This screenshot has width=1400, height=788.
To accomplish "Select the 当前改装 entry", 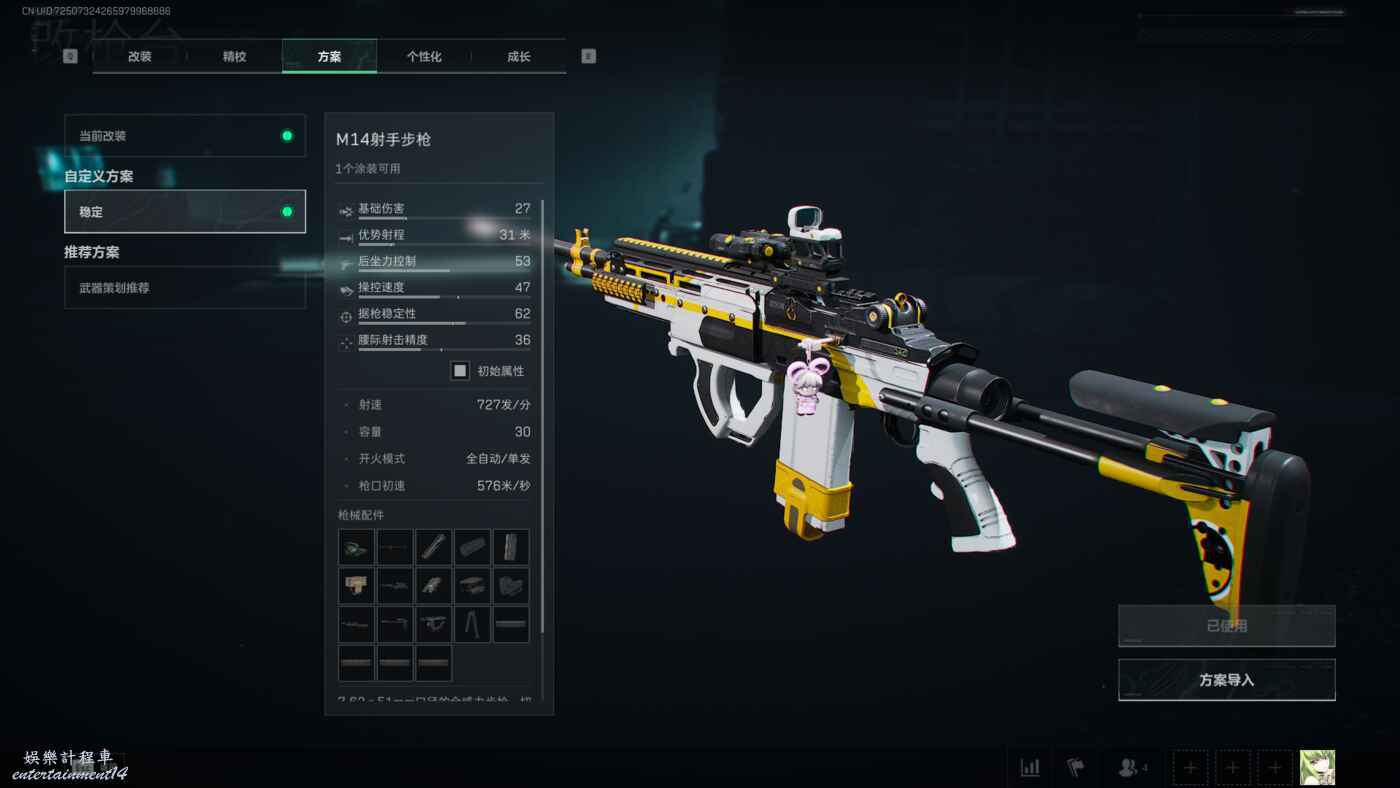I will pos(185,136).
